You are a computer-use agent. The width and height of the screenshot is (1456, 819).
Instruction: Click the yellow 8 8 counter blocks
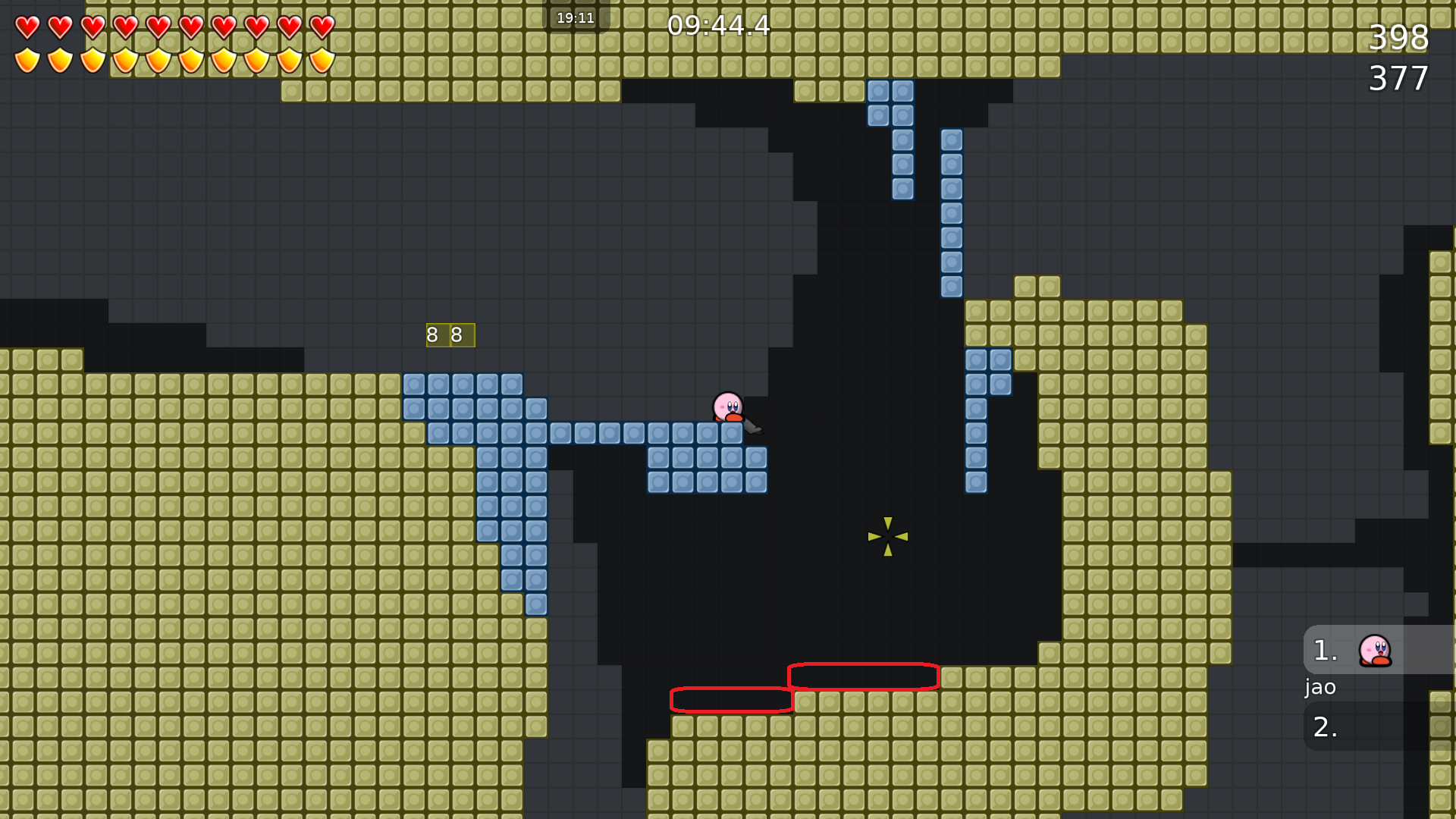coord(449,334)
